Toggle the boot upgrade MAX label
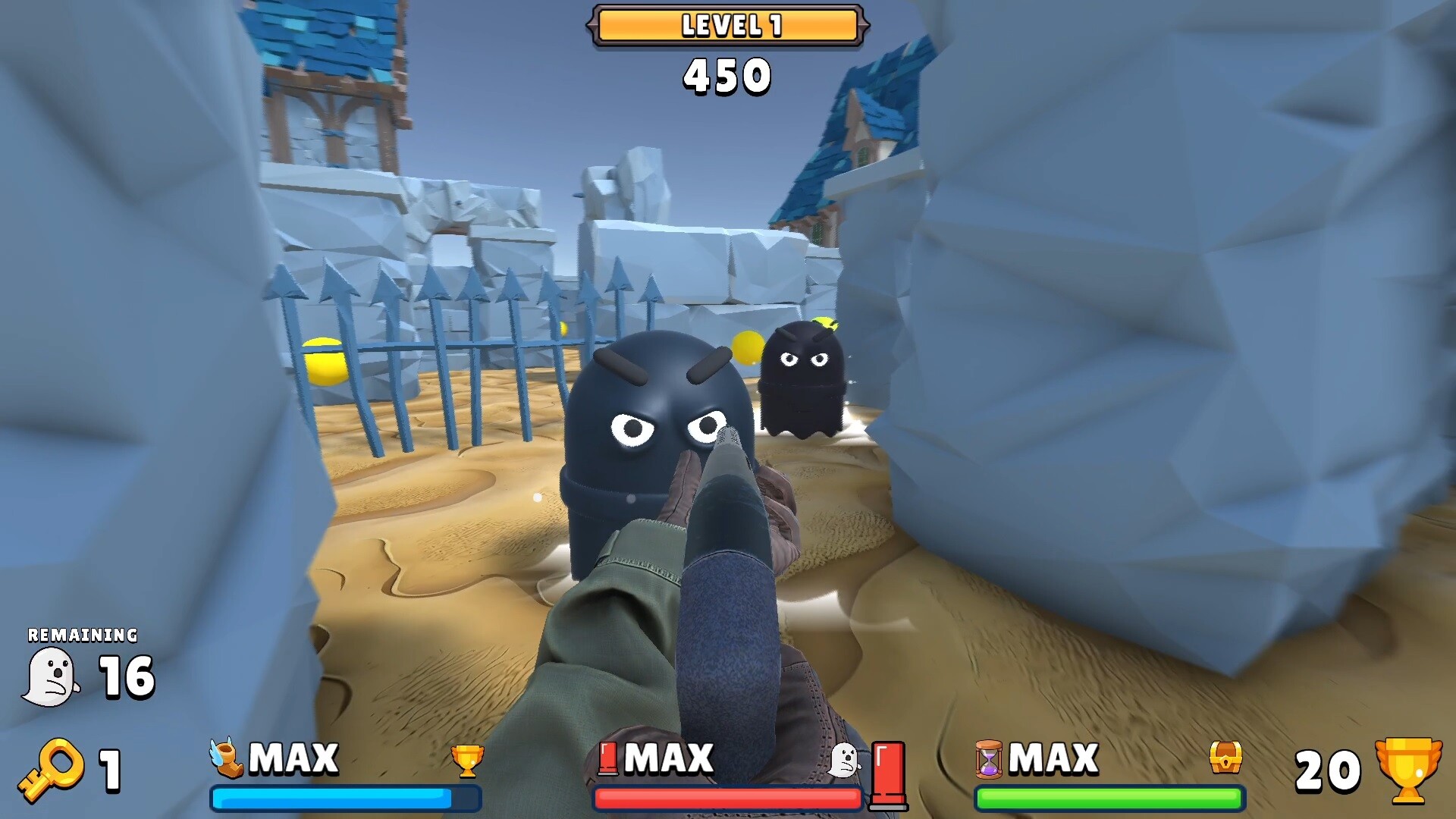 coord(294,758)
